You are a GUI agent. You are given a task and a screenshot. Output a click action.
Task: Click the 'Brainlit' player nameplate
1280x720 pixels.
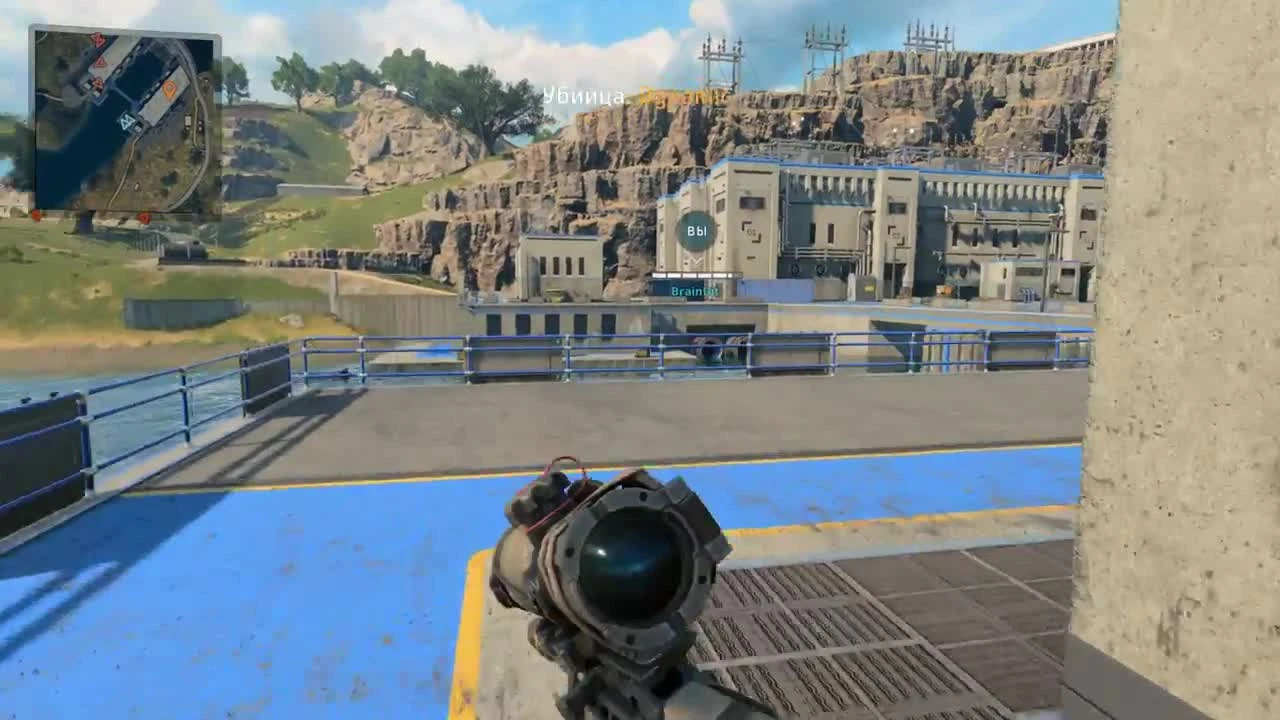[x=697, y=289]
